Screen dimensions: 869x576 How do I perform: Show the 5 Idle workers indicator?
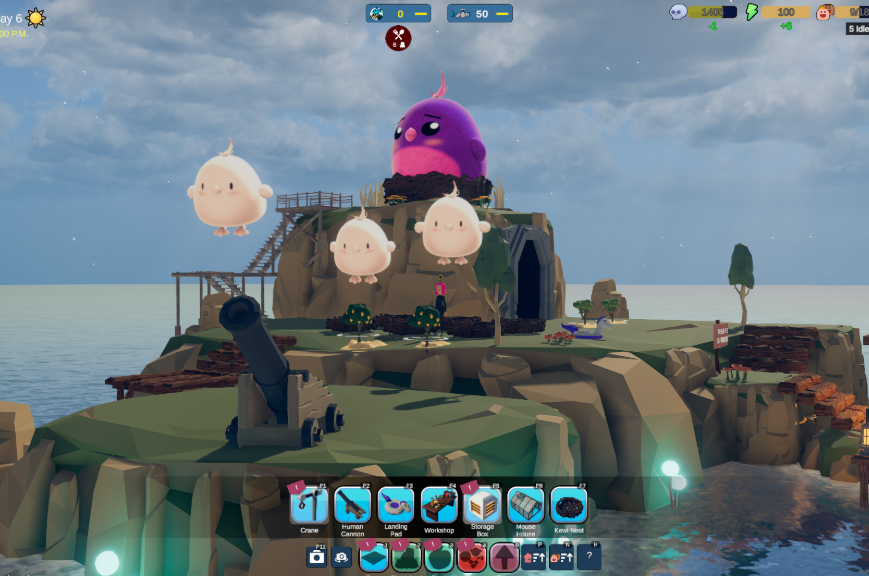coord(857,29)
